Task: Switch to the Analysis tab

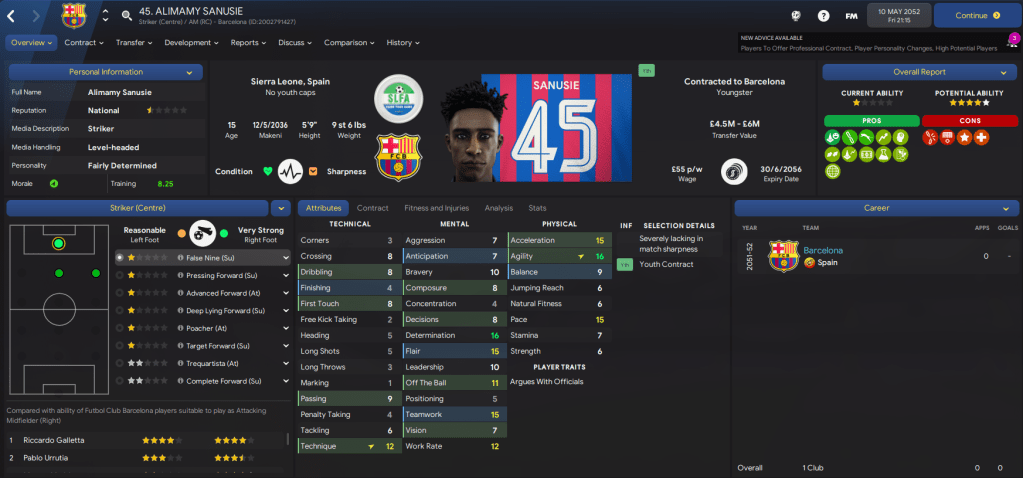Action: pyautogui.click(x=498, y=208)
